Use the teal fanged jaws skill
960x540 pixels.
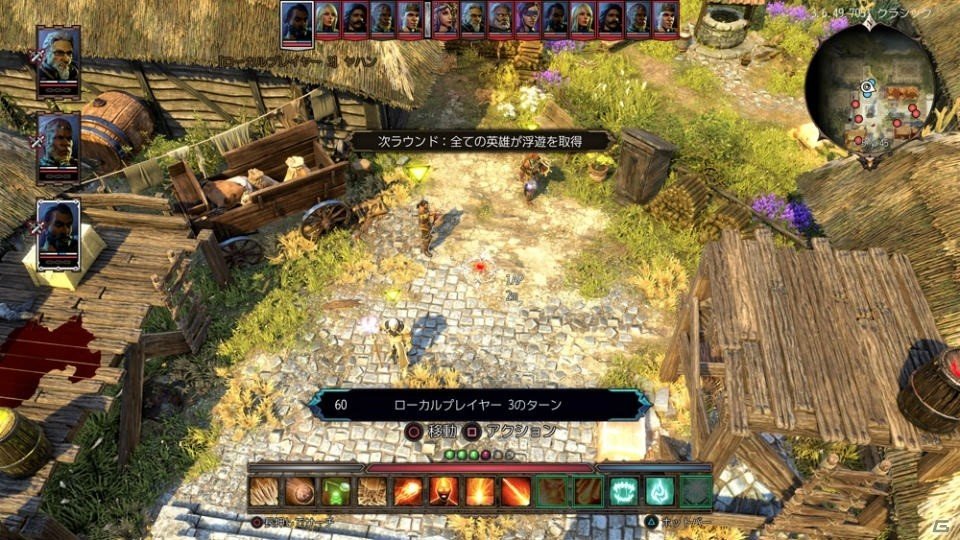[x=624, y=491]
